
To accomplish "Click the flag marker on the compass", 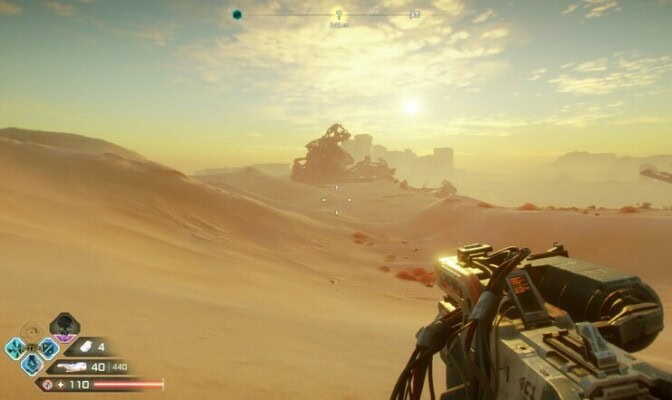I will [x=415, y=14].
